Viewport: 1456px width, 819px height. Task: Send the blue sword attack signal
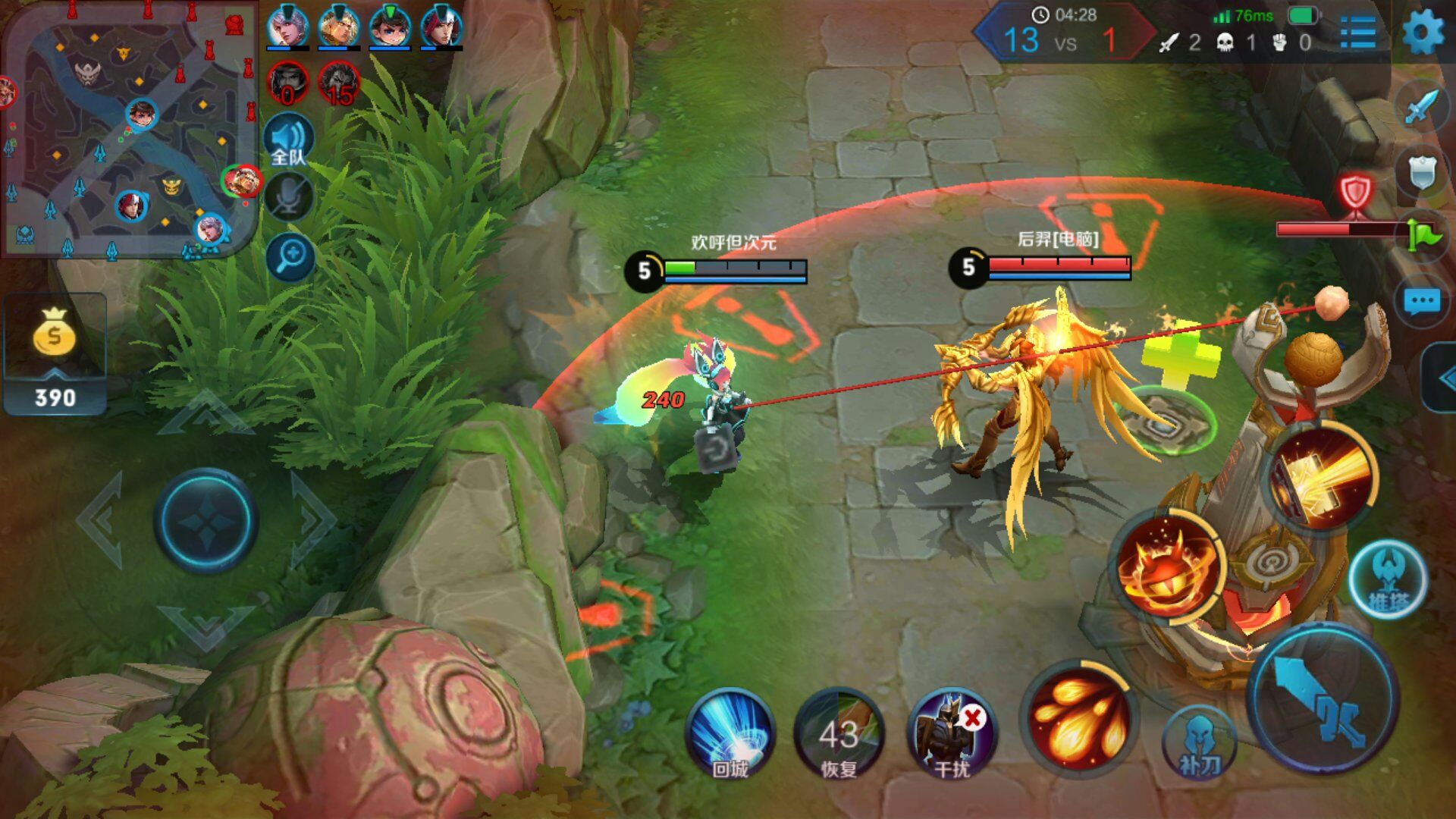[x=1422, y=107]
